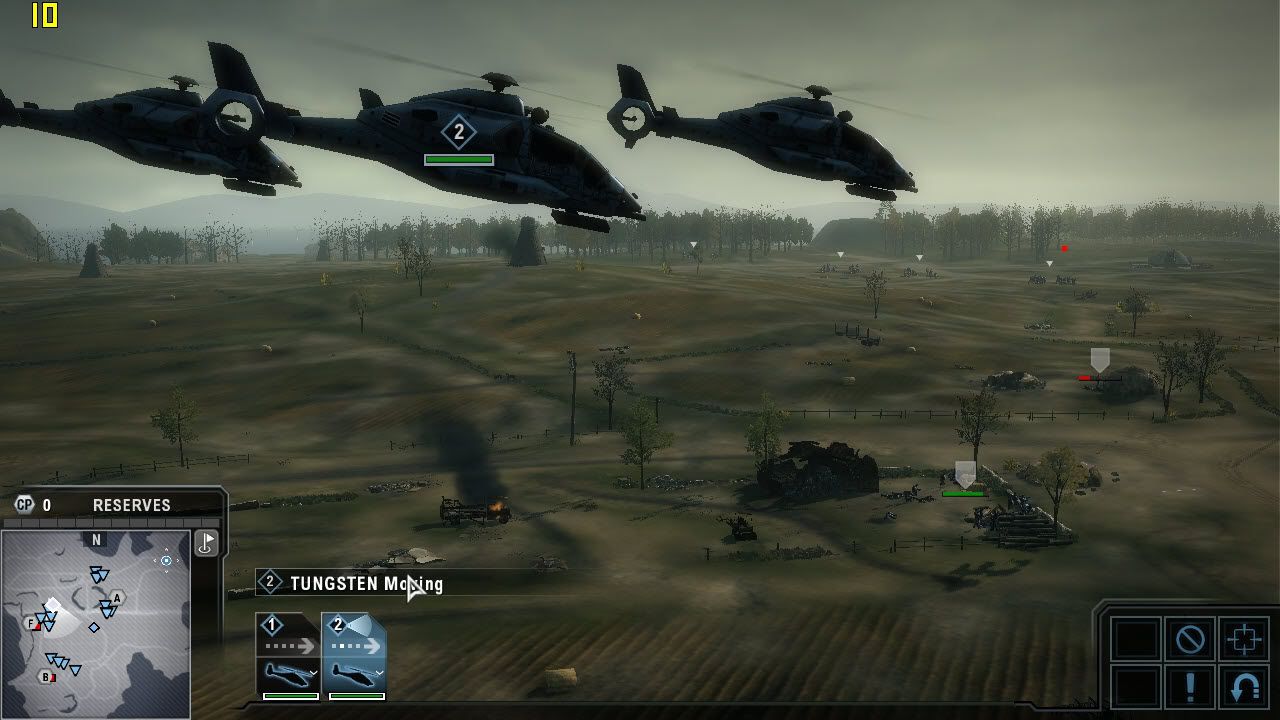Click the tactical minimap
Image resolution: width=1280 pixels, height=720 pixels.
tap(96, 624)
